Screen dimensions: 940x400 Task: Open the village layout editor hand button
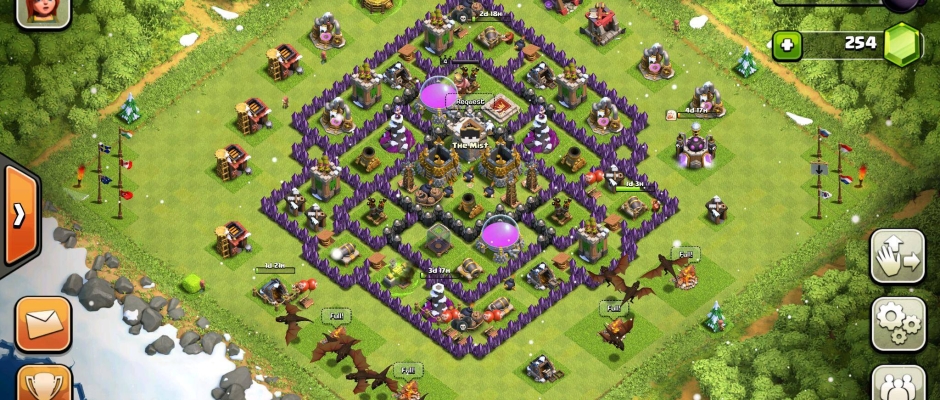[897, 257]
